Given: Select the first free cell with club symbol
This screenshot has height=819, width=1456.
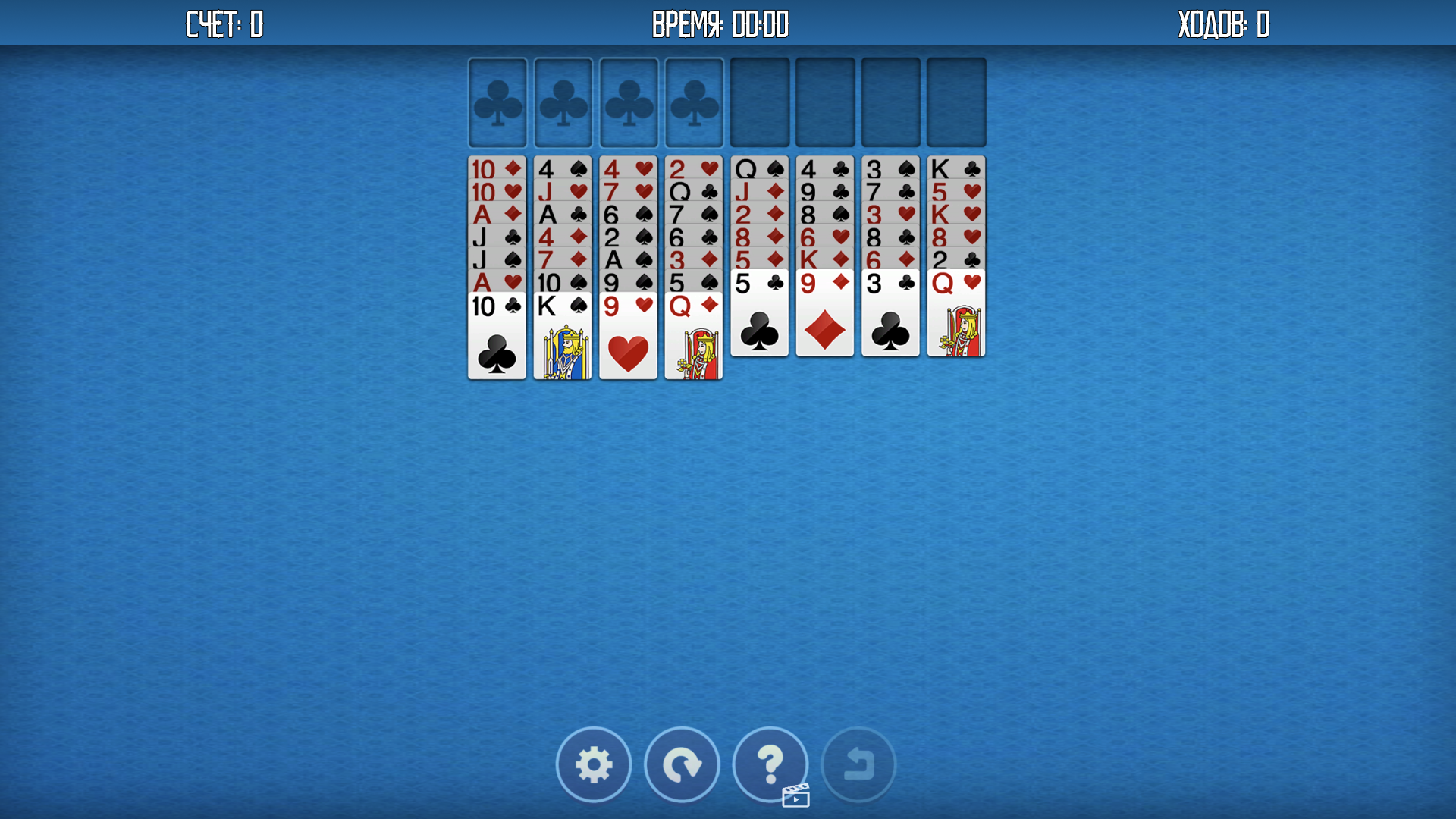Looking at the screenshot, I should tap(497, 102).
